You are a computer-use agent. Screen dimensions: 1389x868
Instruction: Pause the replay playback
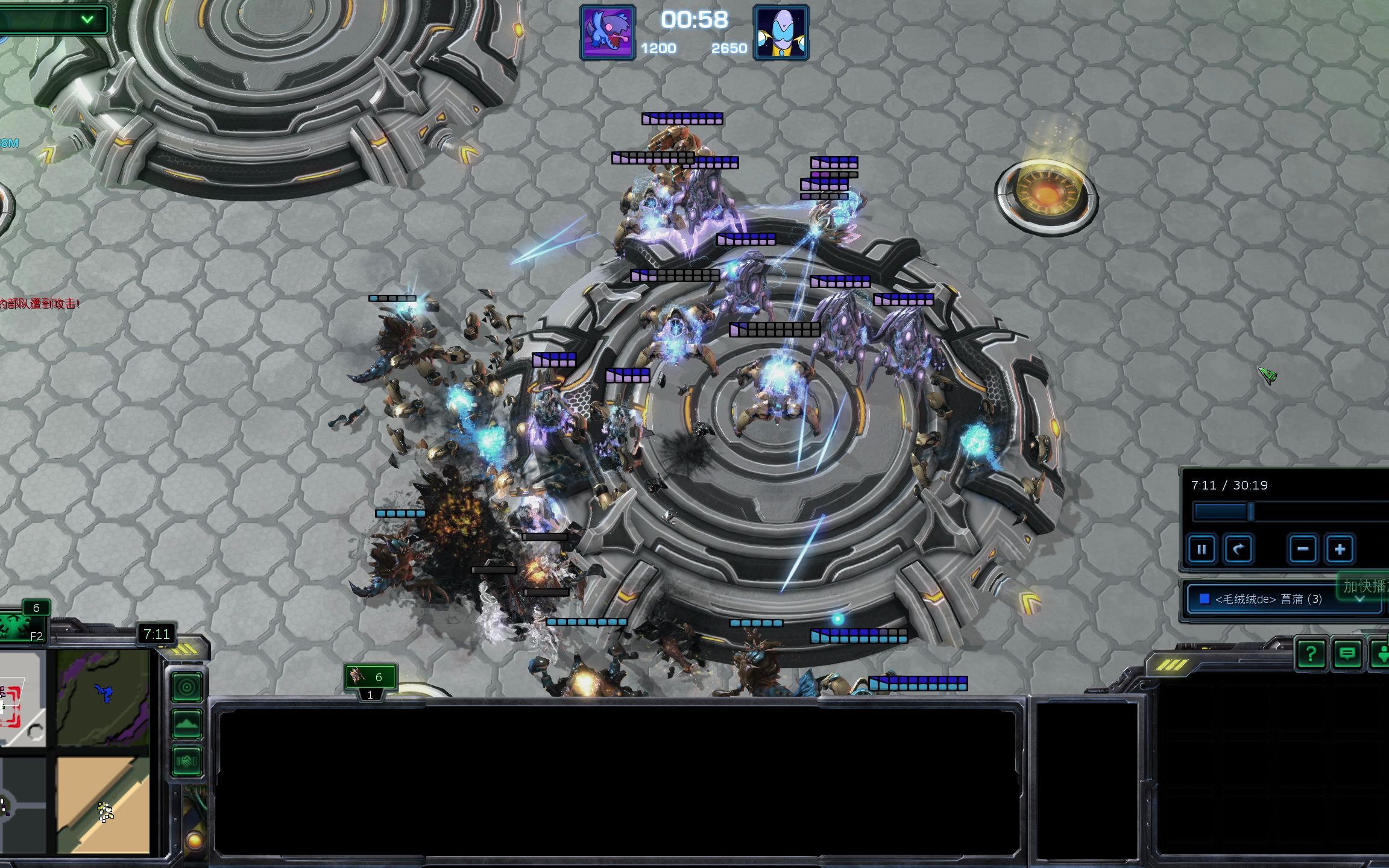coord(1202,550)
